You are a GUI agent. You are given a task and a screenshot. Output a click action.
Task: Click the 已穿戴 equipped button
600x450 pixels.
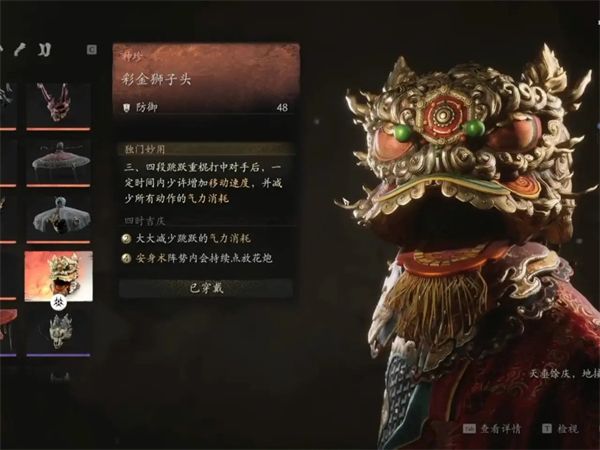click(x=205, y=288)
